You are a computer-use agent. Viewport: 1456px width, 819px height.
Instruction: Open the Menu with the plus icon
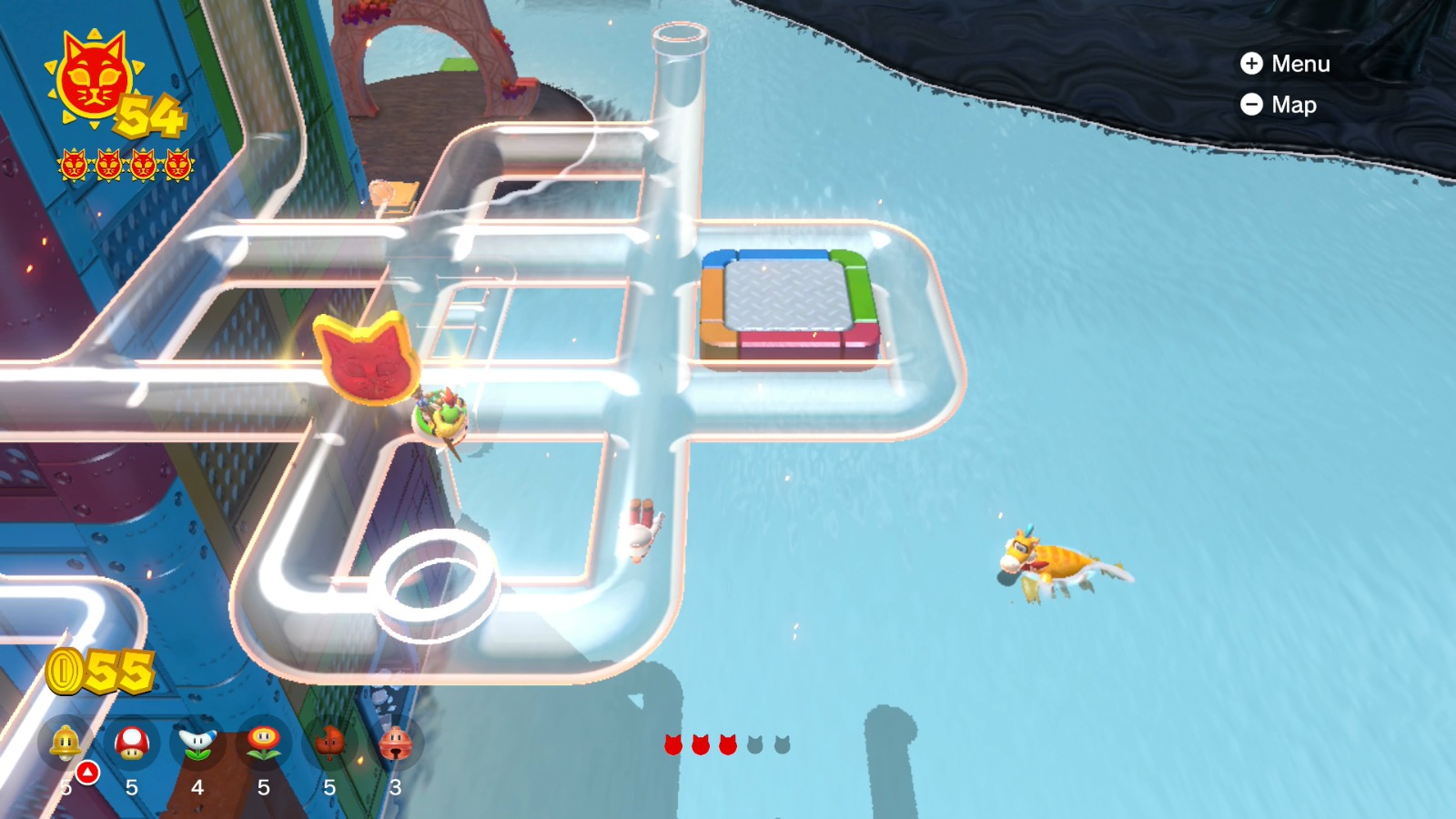[1252, 64]
